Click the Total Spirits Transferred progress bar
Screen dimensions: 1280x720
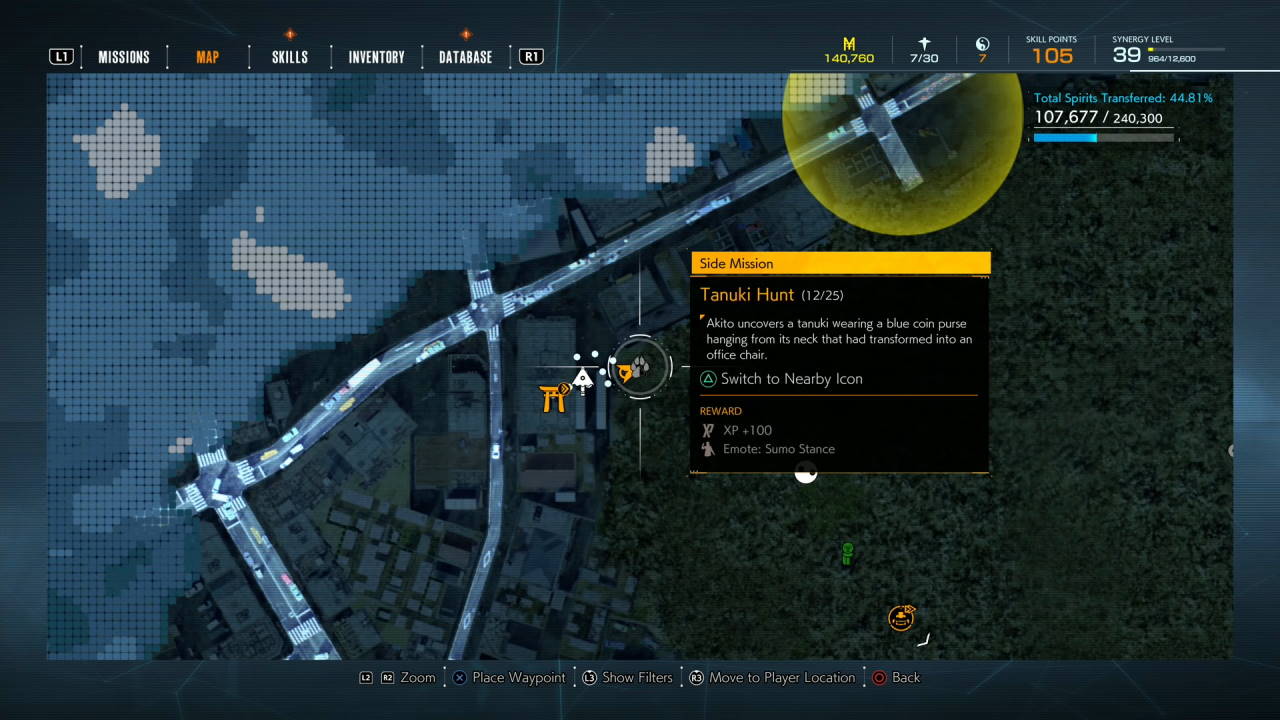click(x=1103, y=137)
